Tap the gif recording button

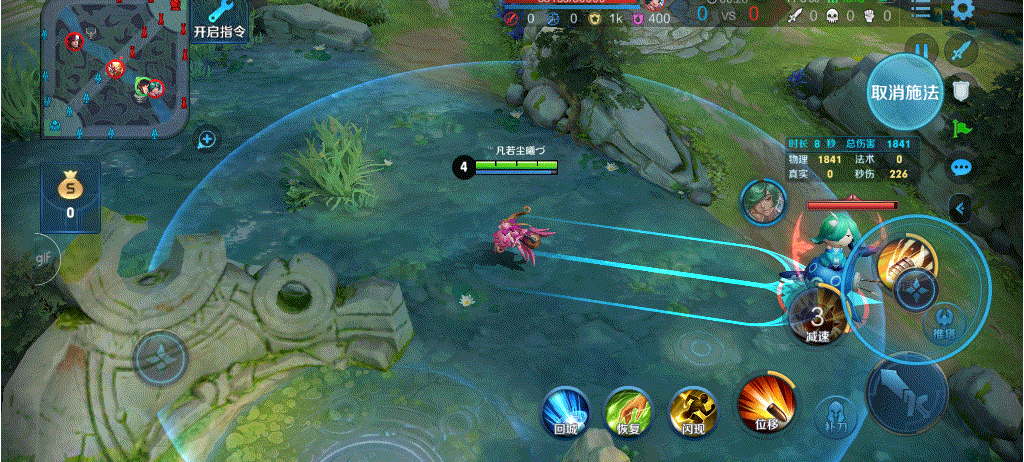coord(44,259)
